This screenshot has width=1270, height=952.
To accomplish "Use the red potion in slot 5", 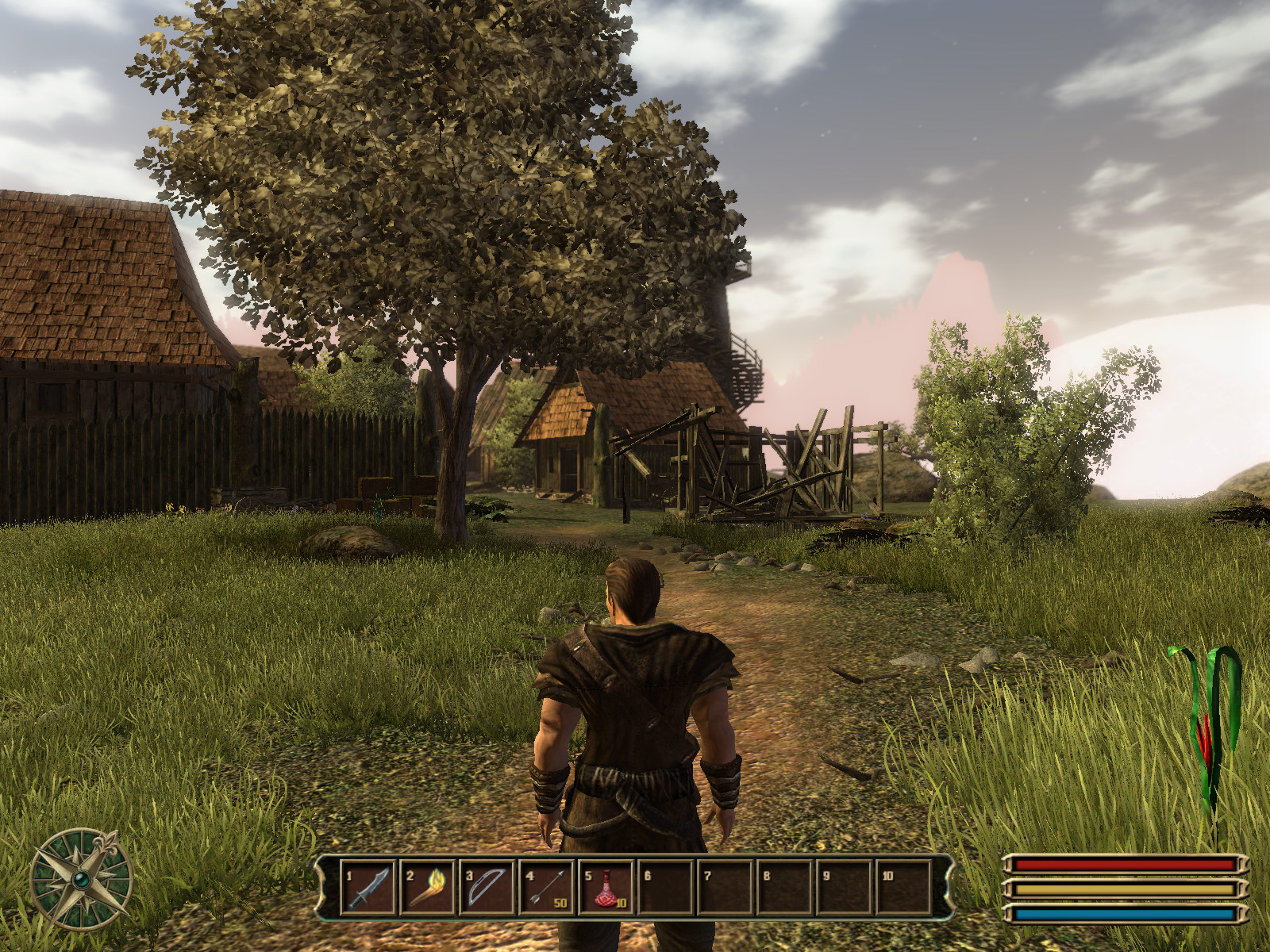I will pyautogui.click(x=606, y=886).
